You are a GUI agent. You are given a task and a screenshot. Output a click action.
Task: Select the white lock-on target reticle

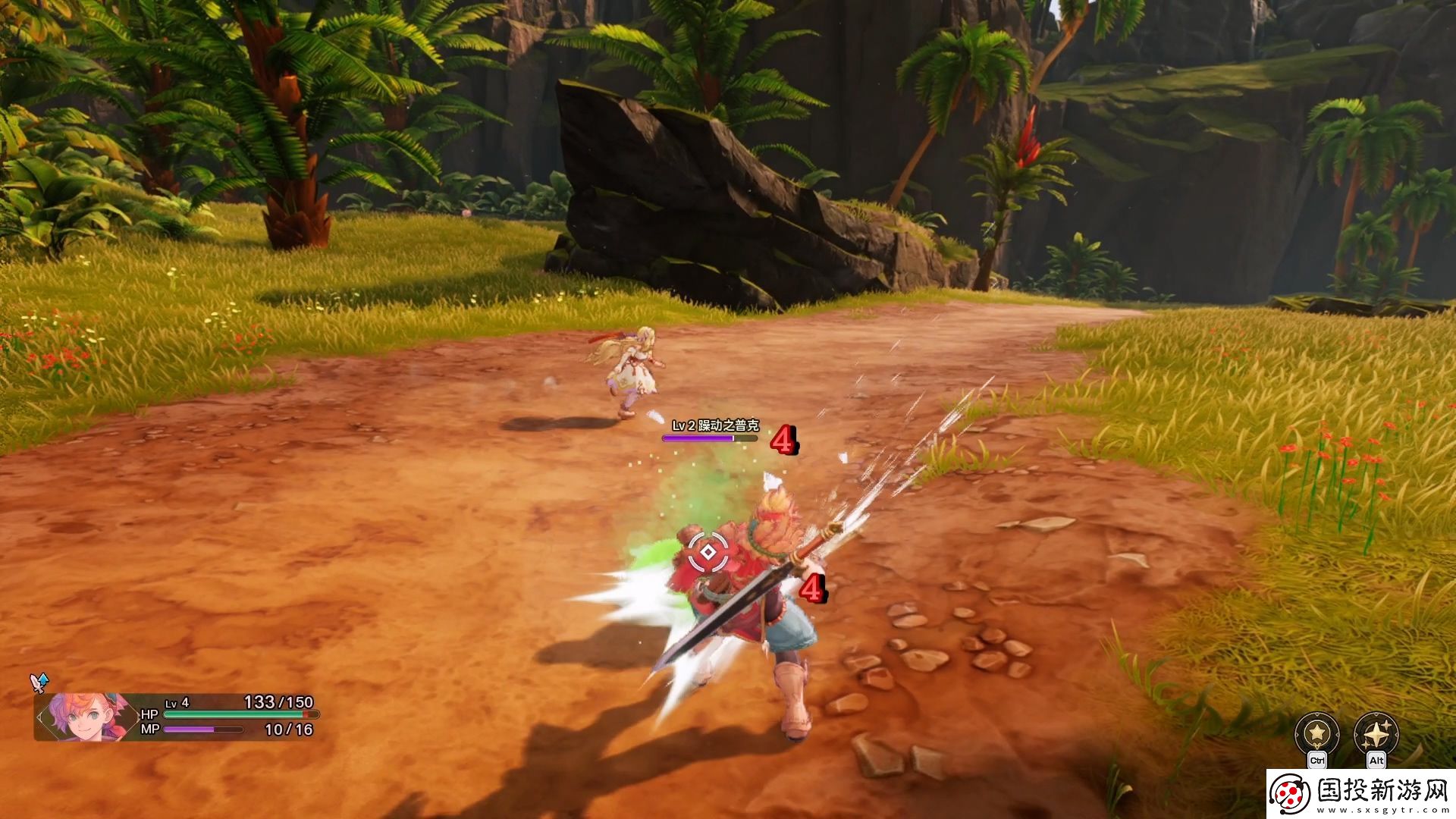pyautogui.click(x=708, y=553)
